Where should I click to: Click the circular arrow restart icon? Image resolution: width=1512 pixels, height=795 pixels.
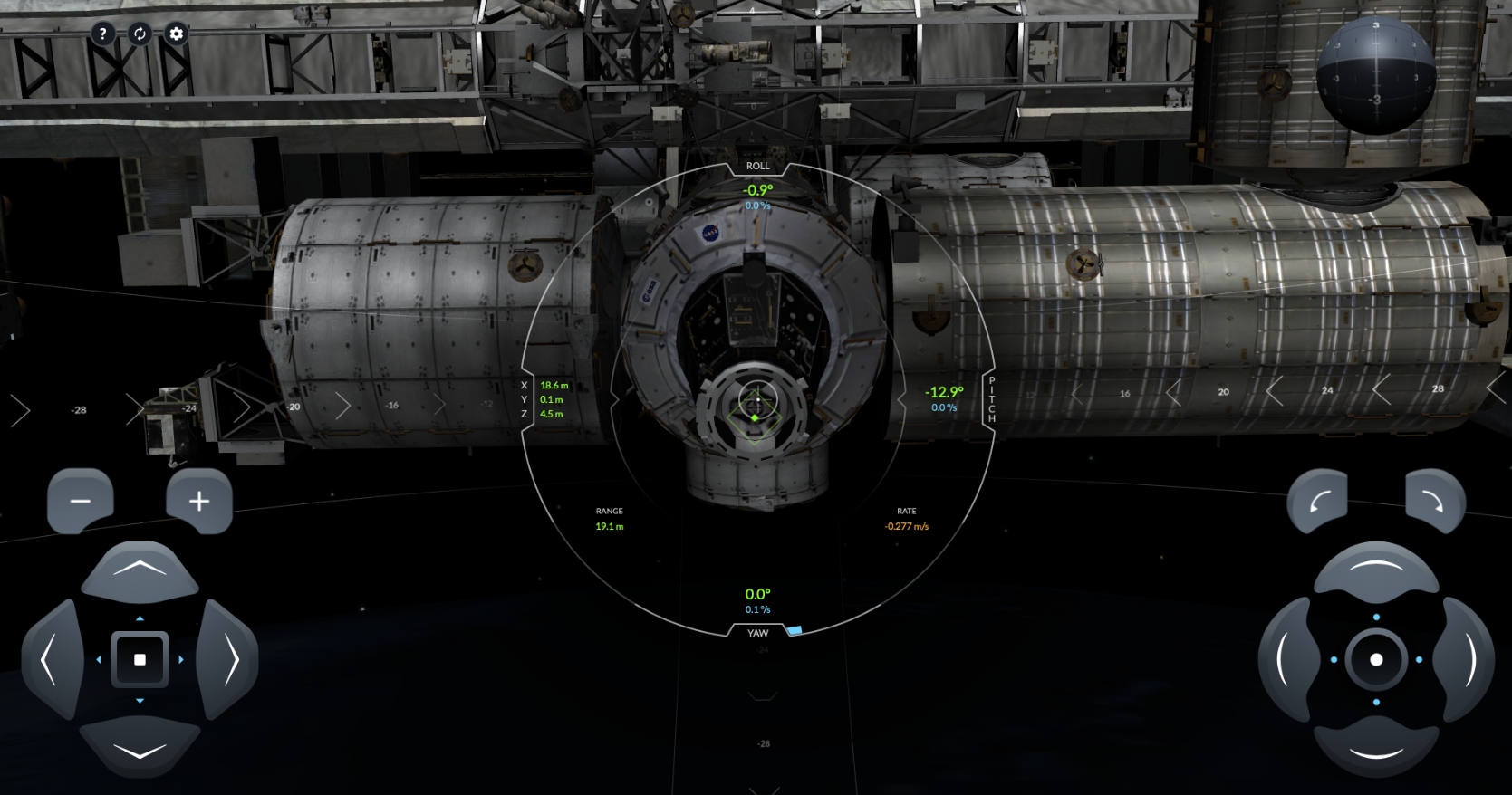[x=140, y=34]
